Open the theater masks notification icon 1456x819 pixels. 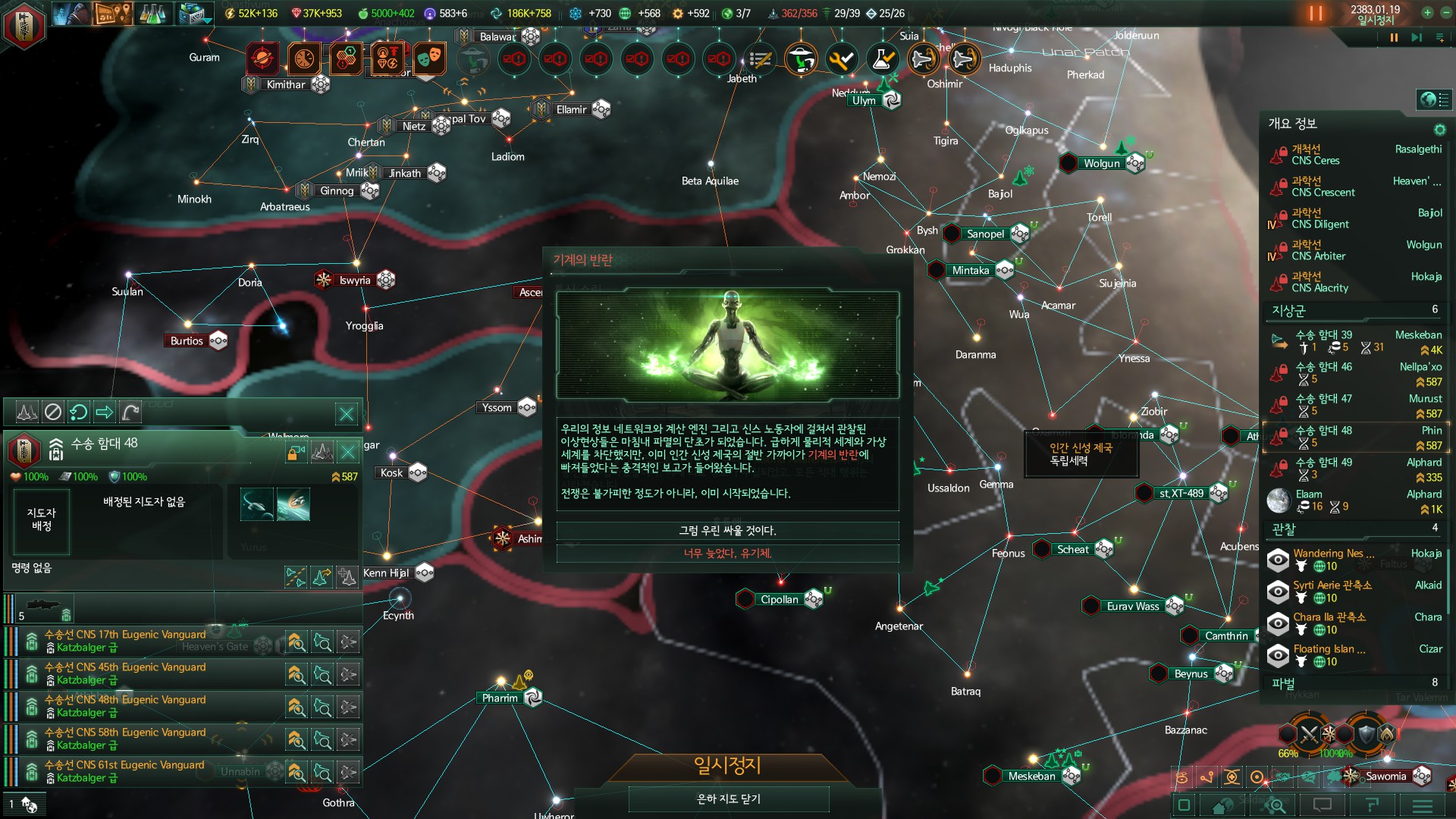click(428, 58)
